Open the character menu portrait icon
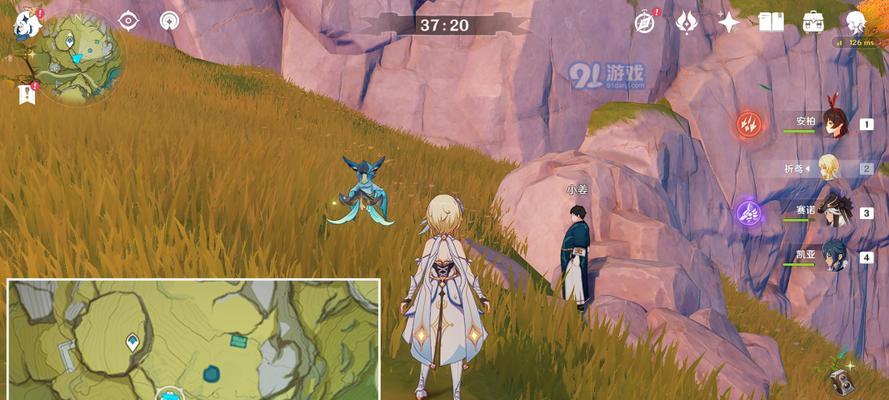The width and height of the screenshot is (889, 400). (x=855, y=21)
